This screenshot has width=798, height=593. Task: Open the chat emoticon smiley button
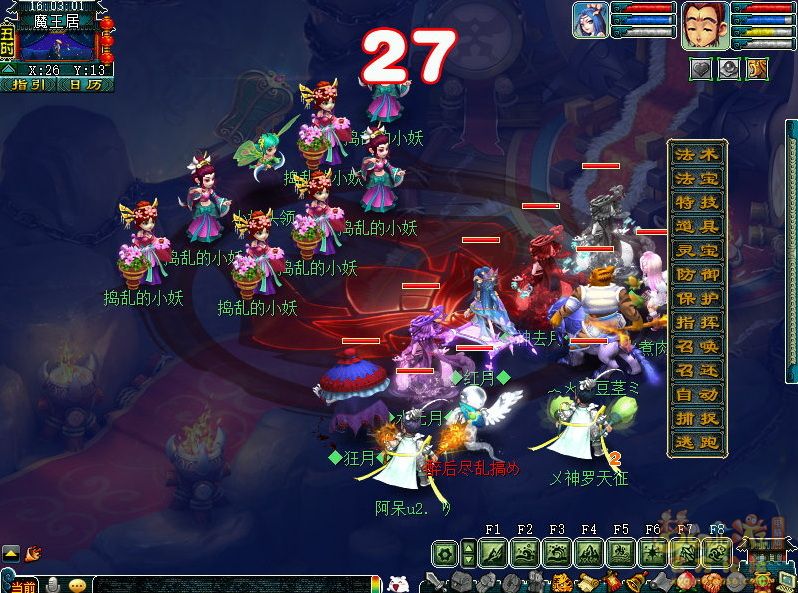[78, 585]
